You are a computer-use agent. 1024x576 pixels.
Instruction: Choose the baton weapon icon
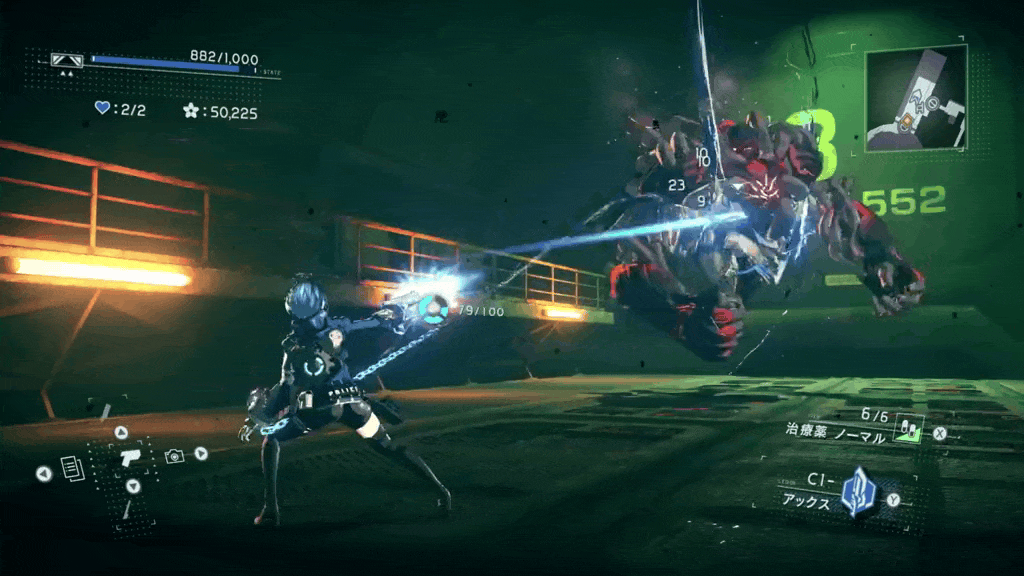[x=128, y=510]
